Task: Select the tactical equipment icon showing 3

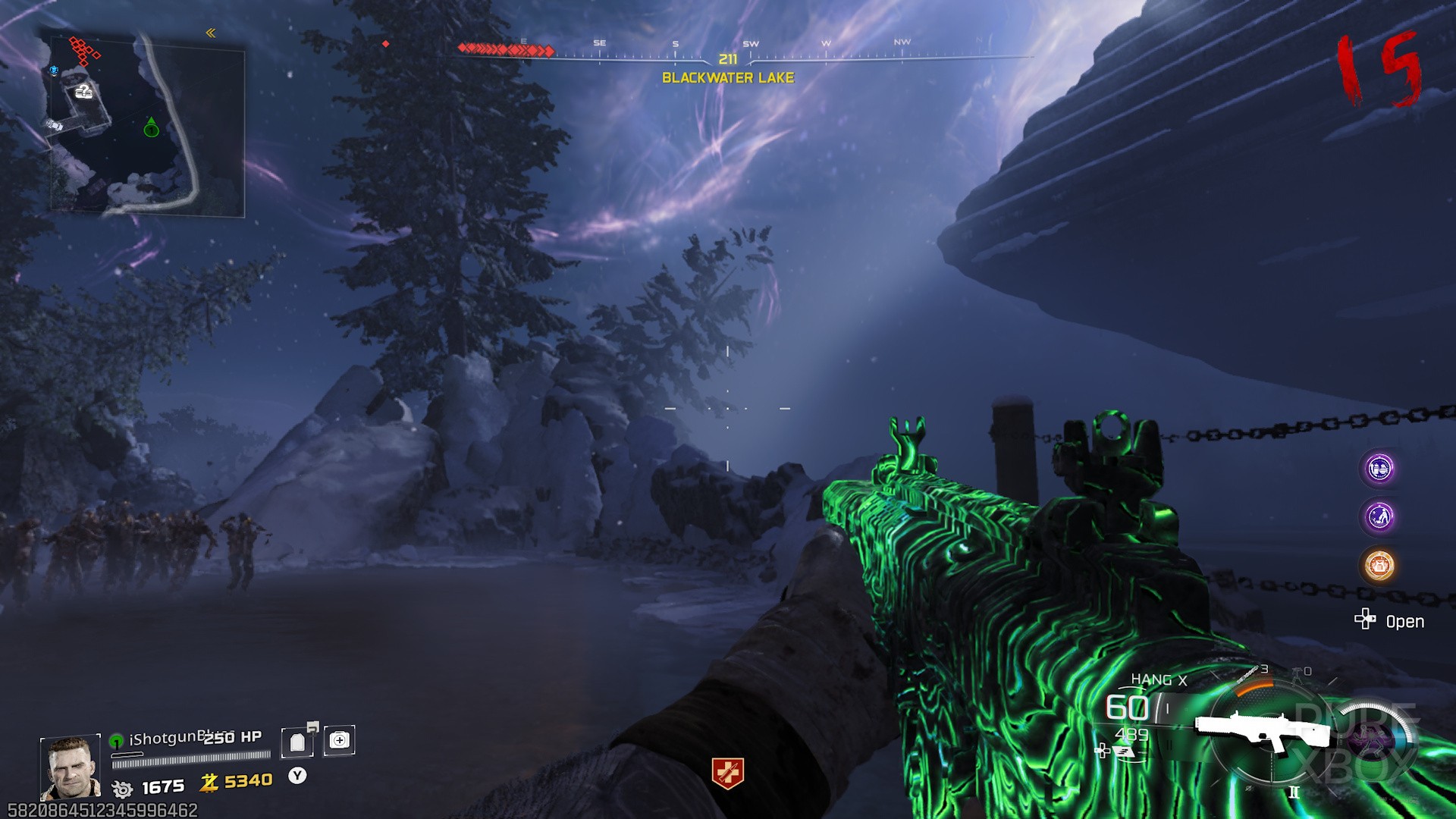Action: click(x=1248, y=672)
